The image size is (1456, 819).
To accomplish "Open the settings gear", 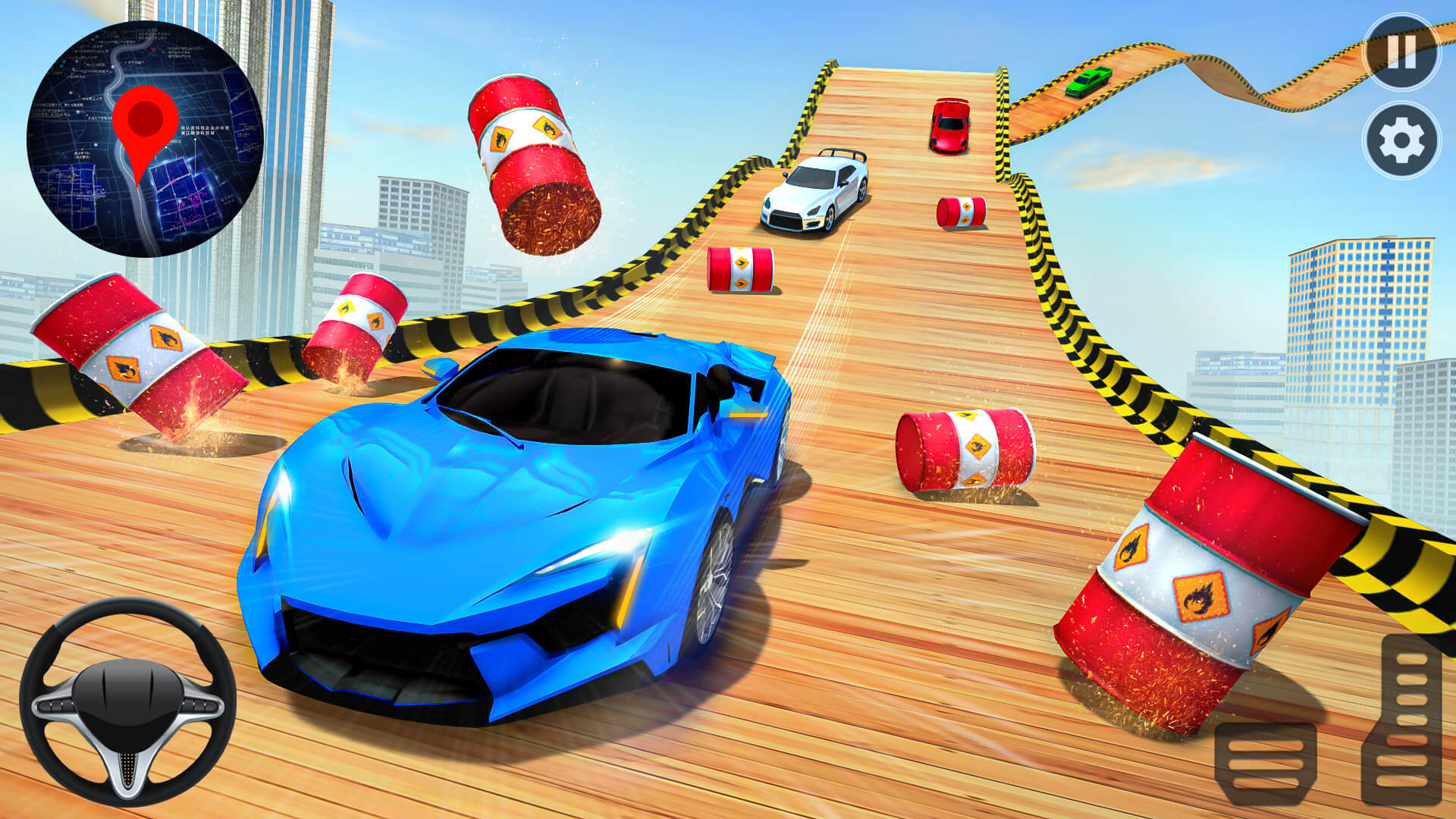I will click(x=1402, y=138).
